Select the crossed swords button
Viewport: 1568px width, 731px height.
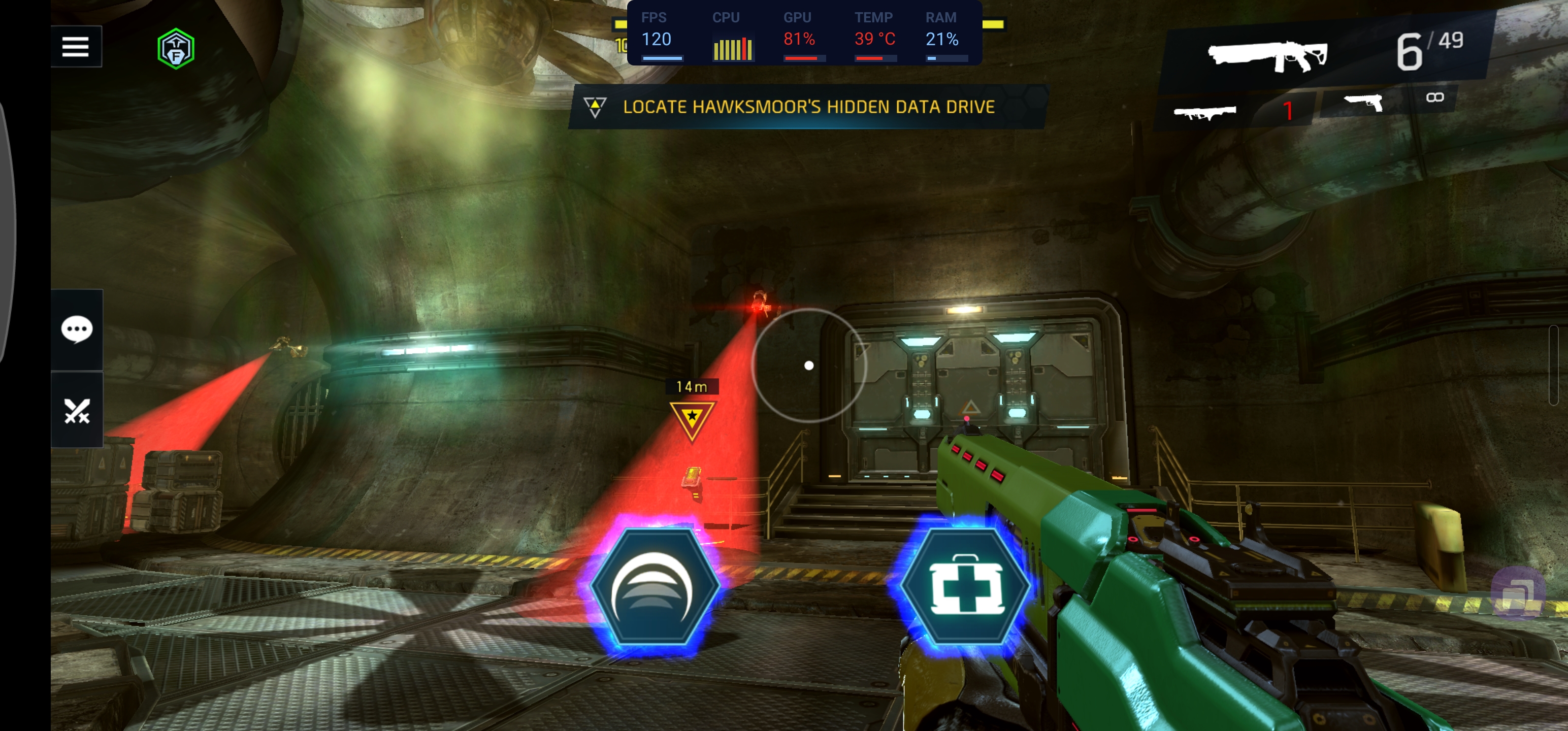tap(77, 411)
